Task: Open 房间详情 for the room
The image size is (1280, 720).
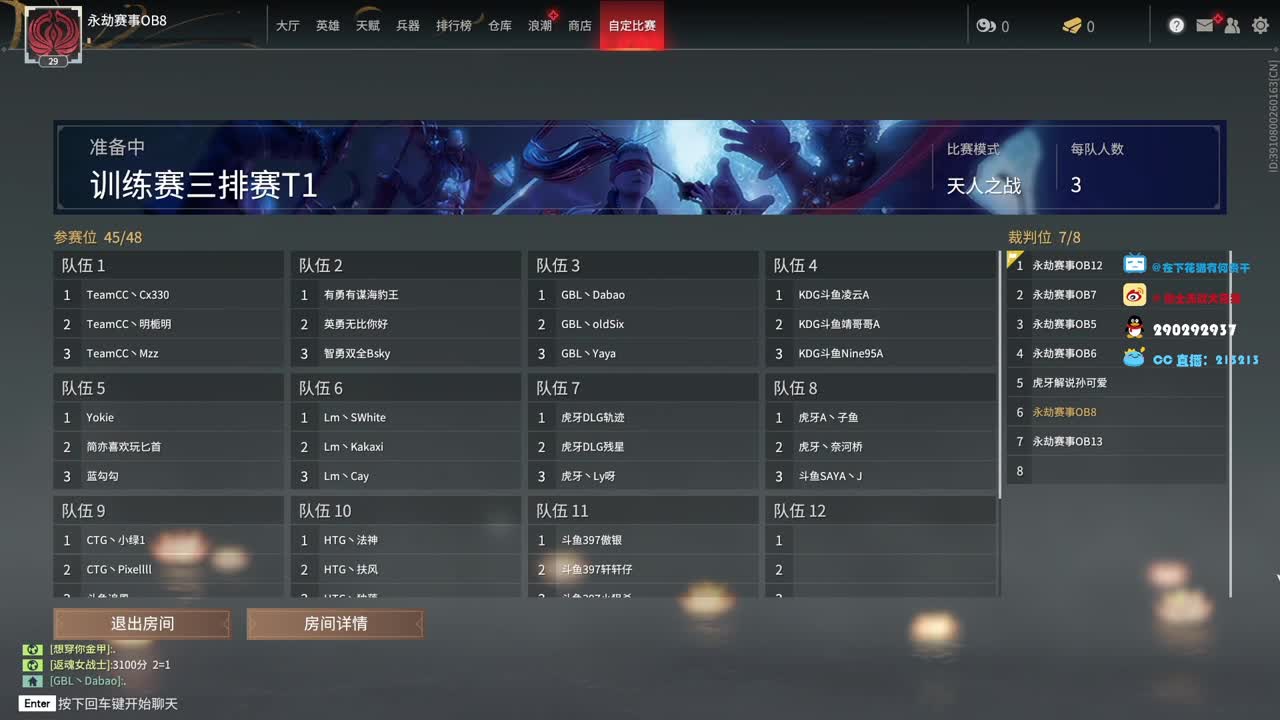Action: 335,624
